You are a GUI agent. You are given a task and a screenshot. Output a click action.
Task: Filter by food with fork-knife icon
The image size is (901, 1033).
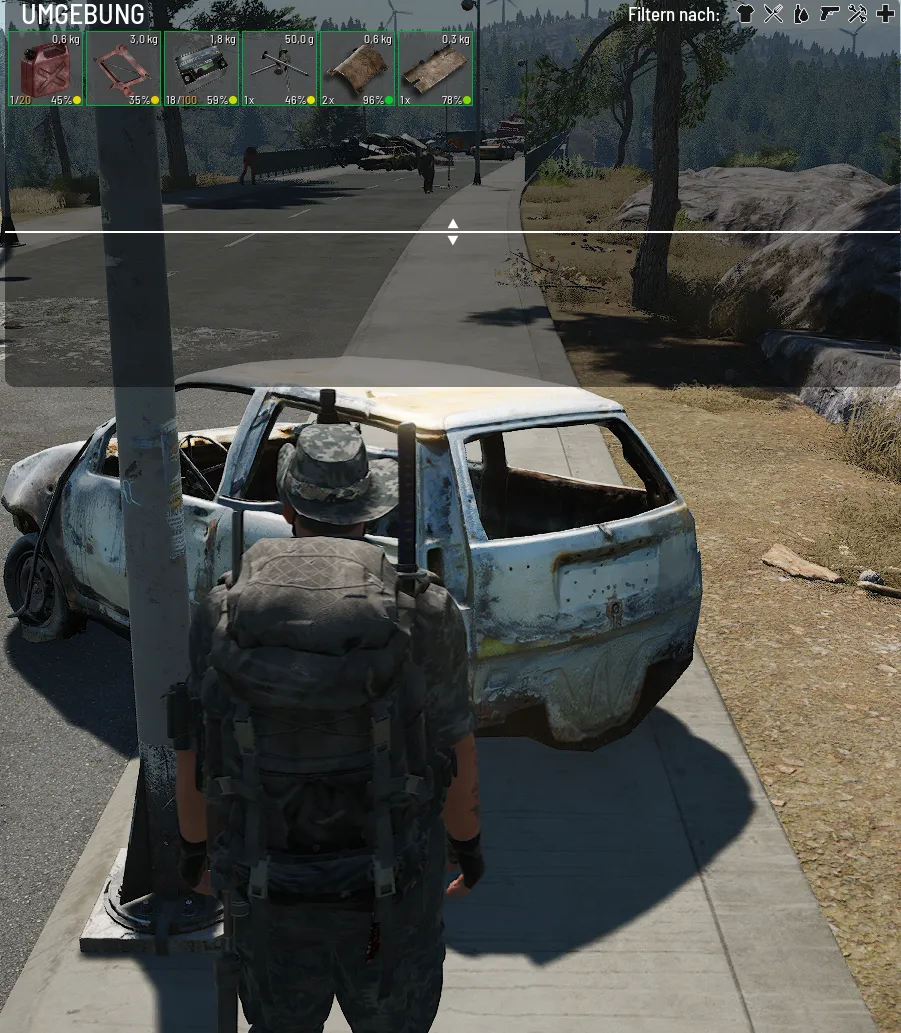tap(772, 14)
